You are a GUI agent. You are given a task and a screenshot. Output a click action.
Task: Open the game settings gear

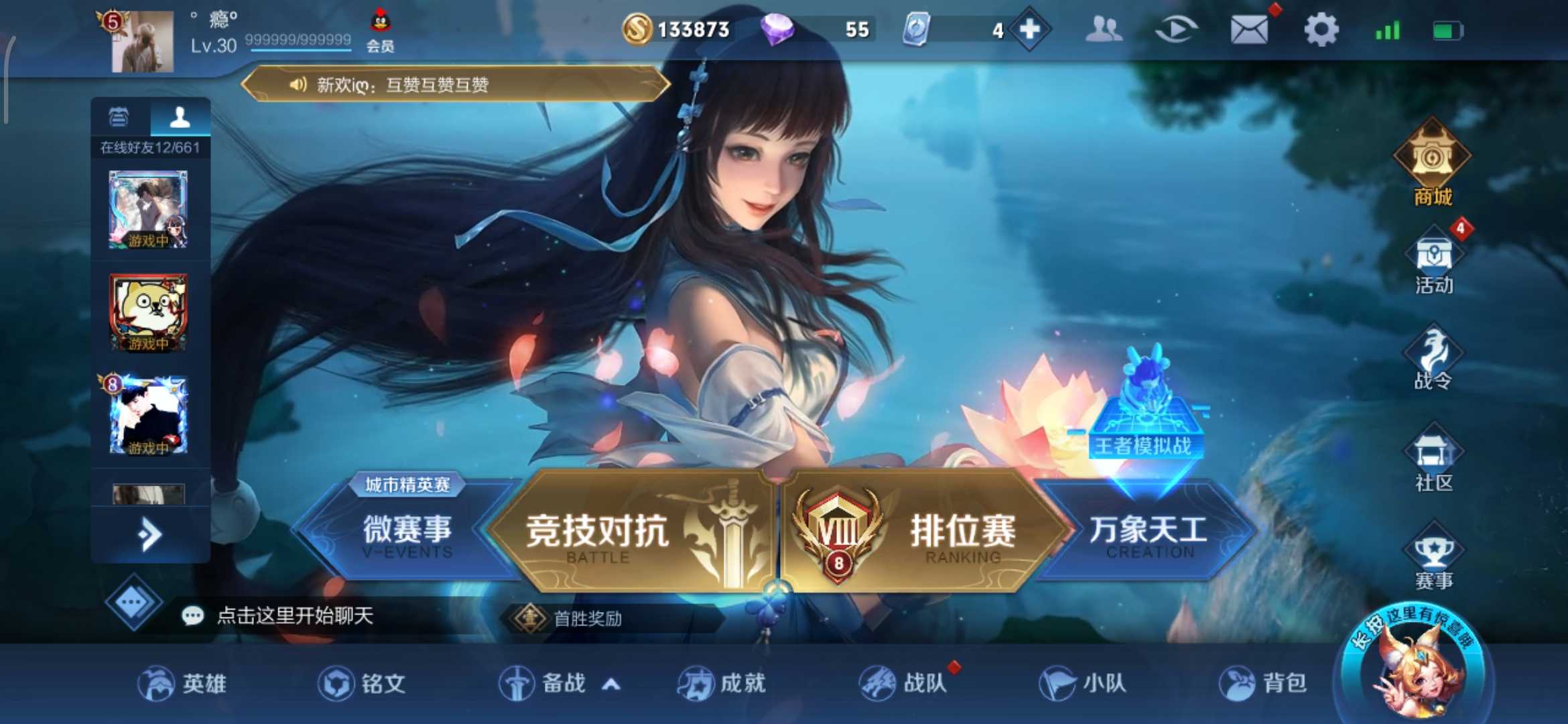click(x=1321, y=29)
